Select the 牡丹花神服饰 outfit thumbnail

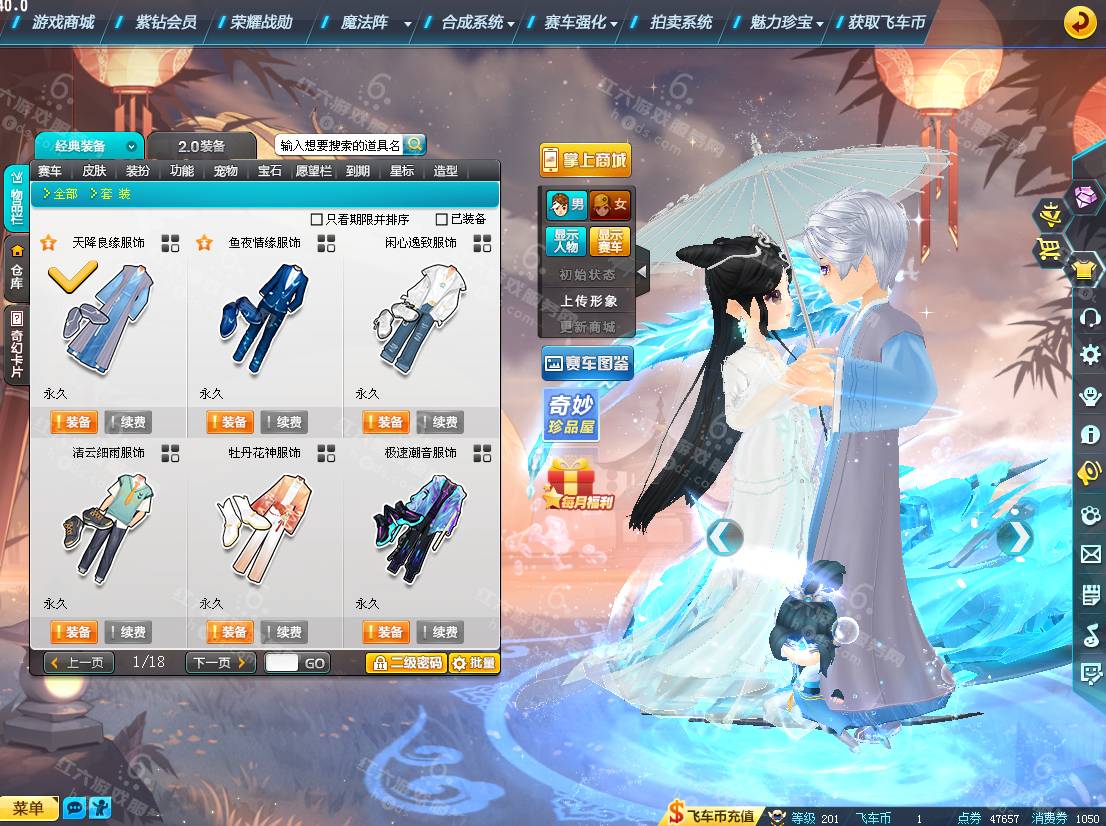(x=264, y=528)
